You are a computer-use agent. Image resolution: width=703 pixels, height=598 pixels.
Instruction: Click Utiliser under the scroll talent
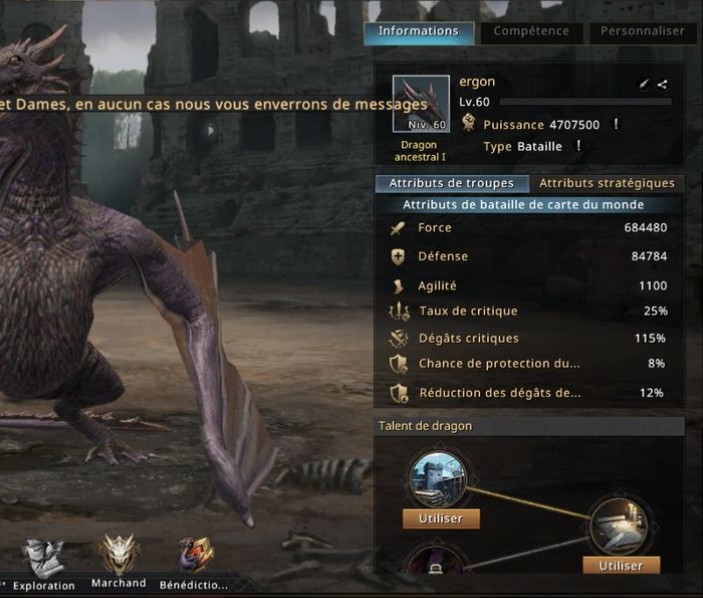point(621,565)
